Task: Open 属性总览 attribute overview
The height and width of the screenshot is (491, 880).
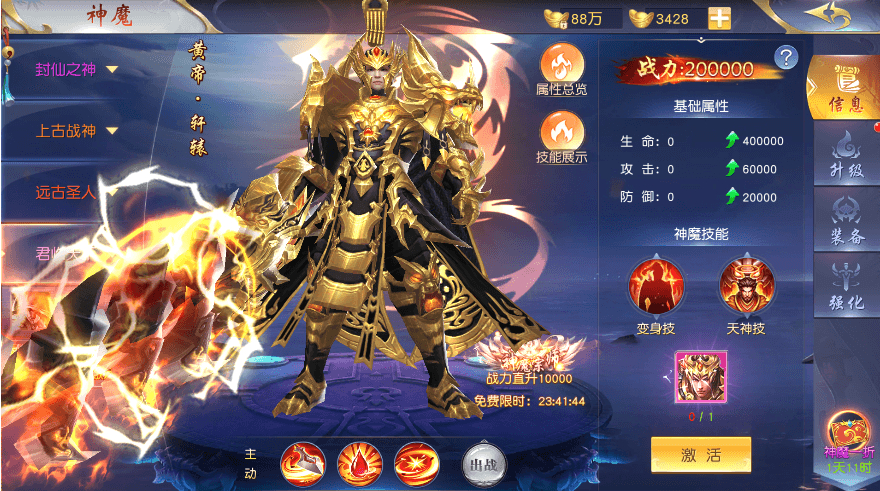Action: click(x=561, y=68)
